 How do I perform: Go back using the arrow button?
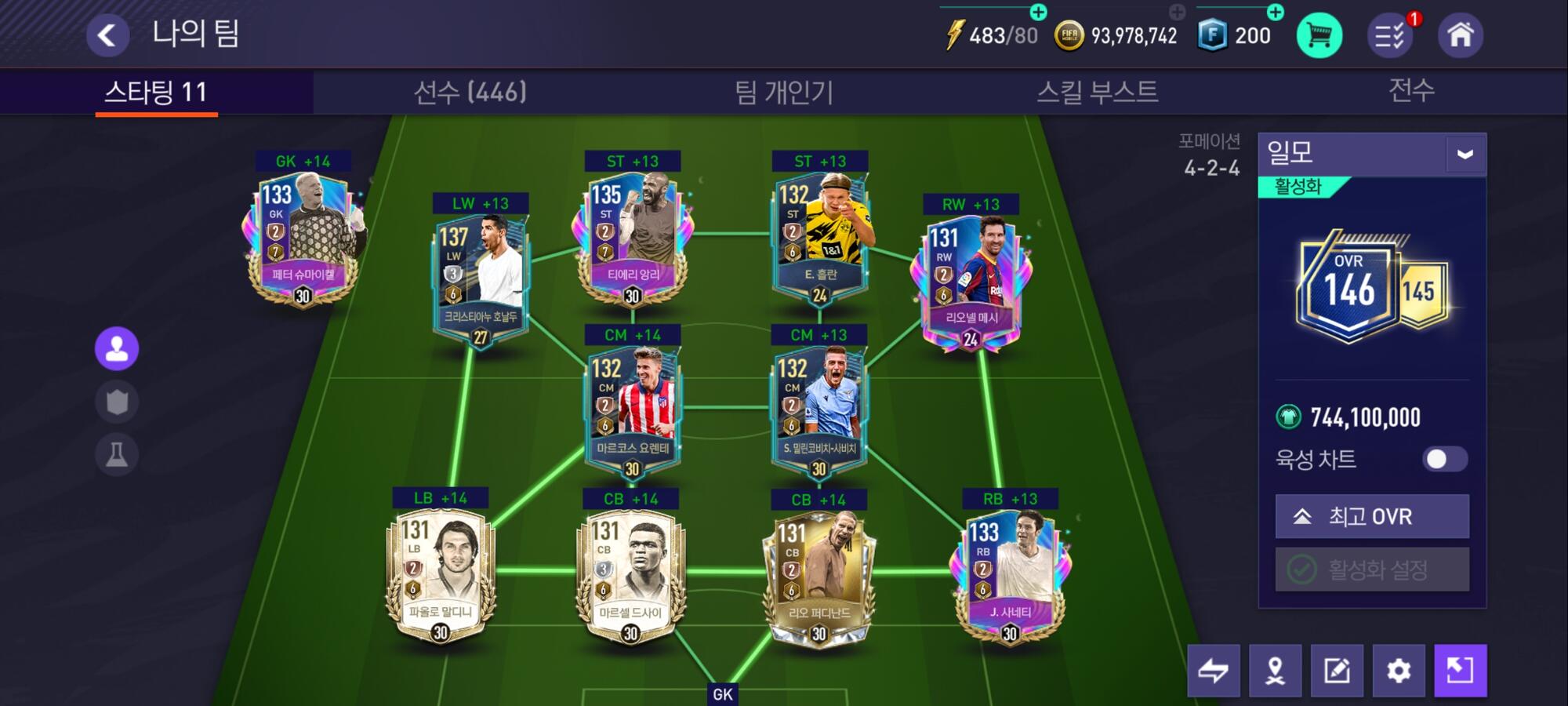[x=107, y=35]
